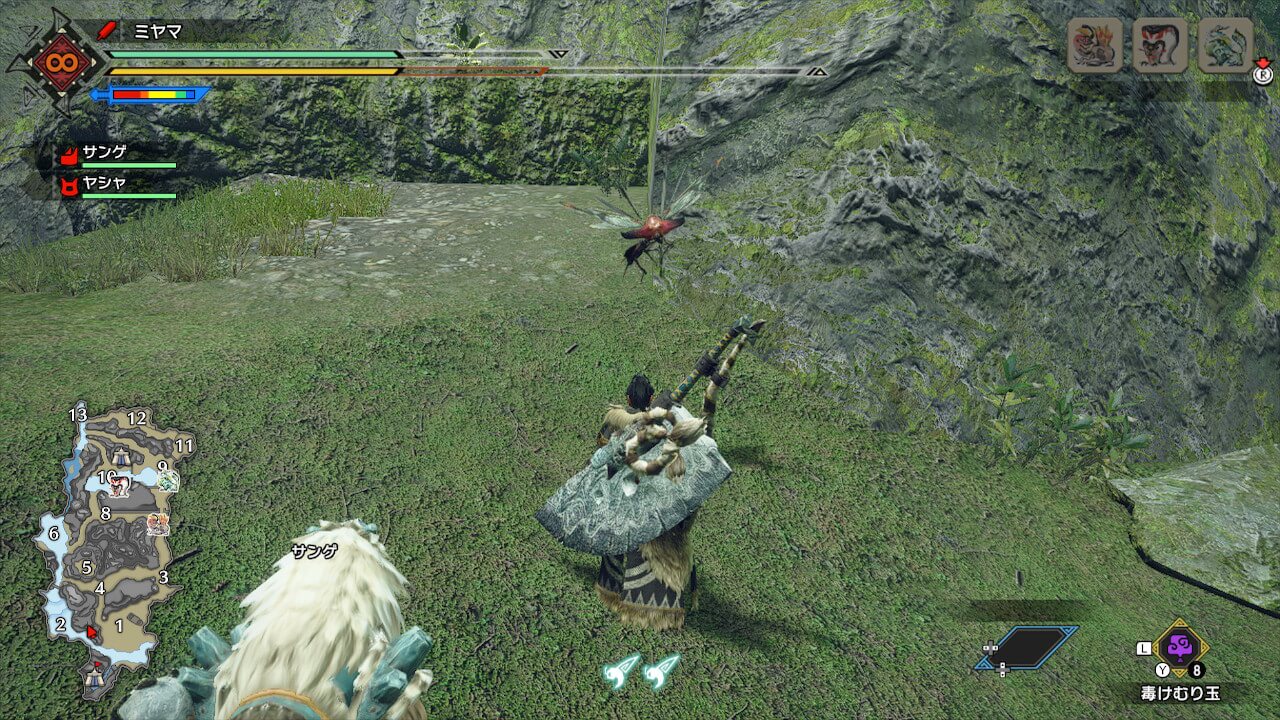Click the monster marker at minimap area 9
The image size is (1280, 720).
pyautogui.click(x=168, y=482)
